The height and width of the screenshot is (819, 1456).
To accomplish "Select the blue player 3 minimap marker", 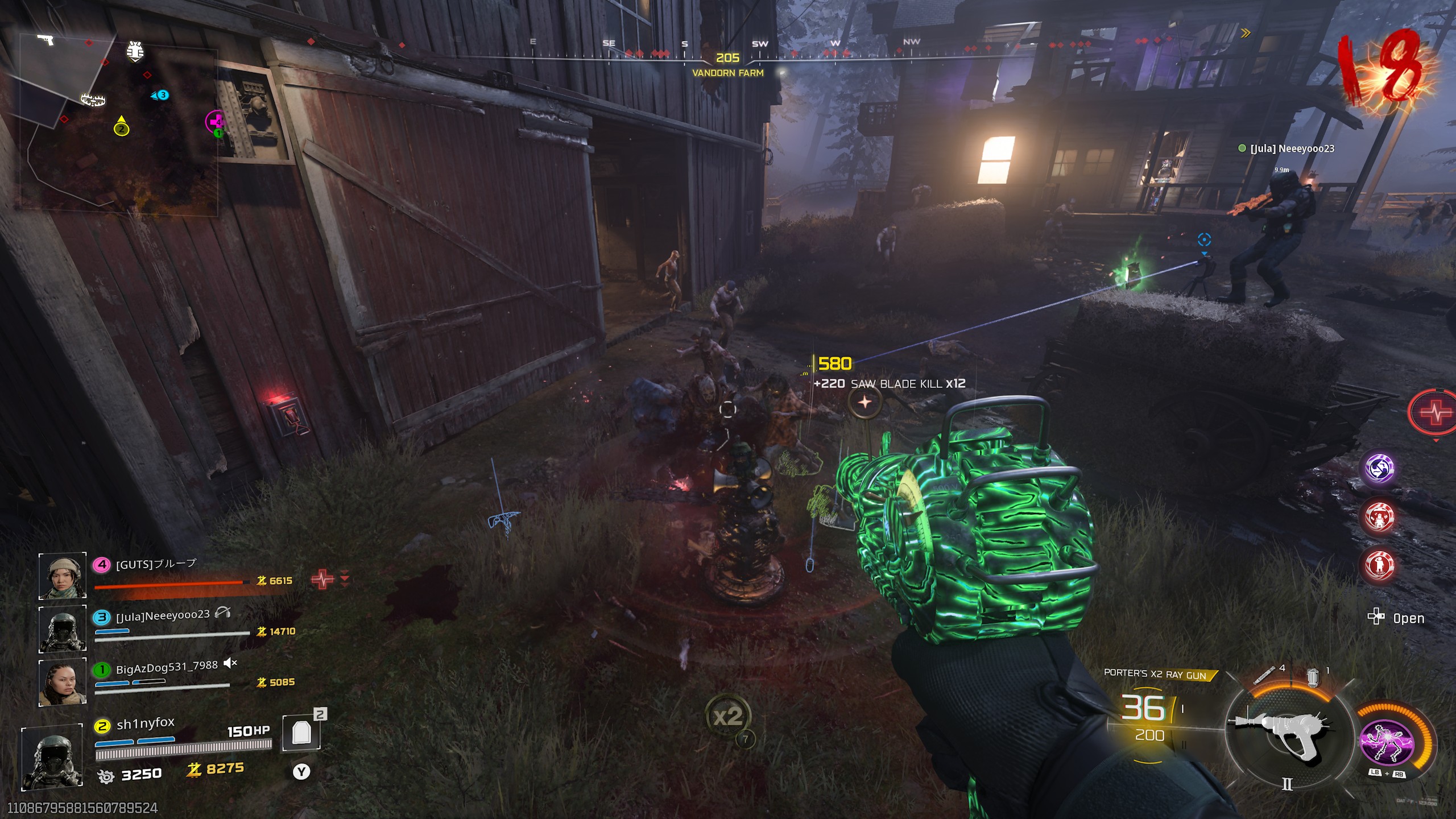I will (x=162, y=95).
